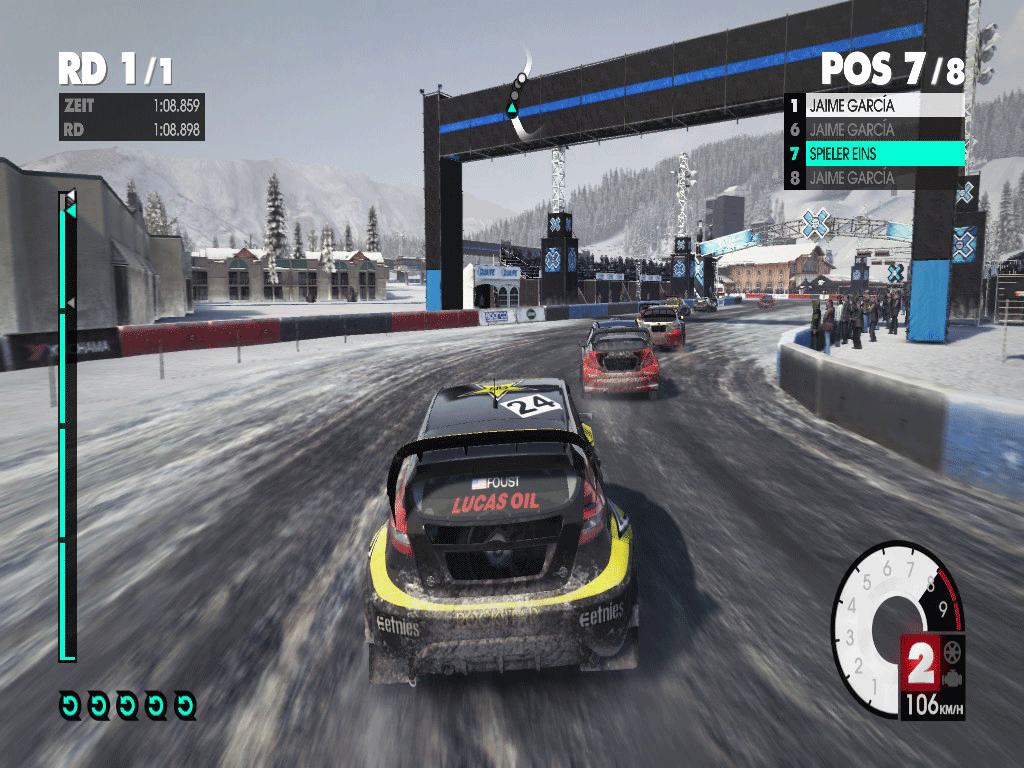Select the sixth-place Jaime García row
Viewport: 1024px width, 768px height.
click(x=875, y=130)
